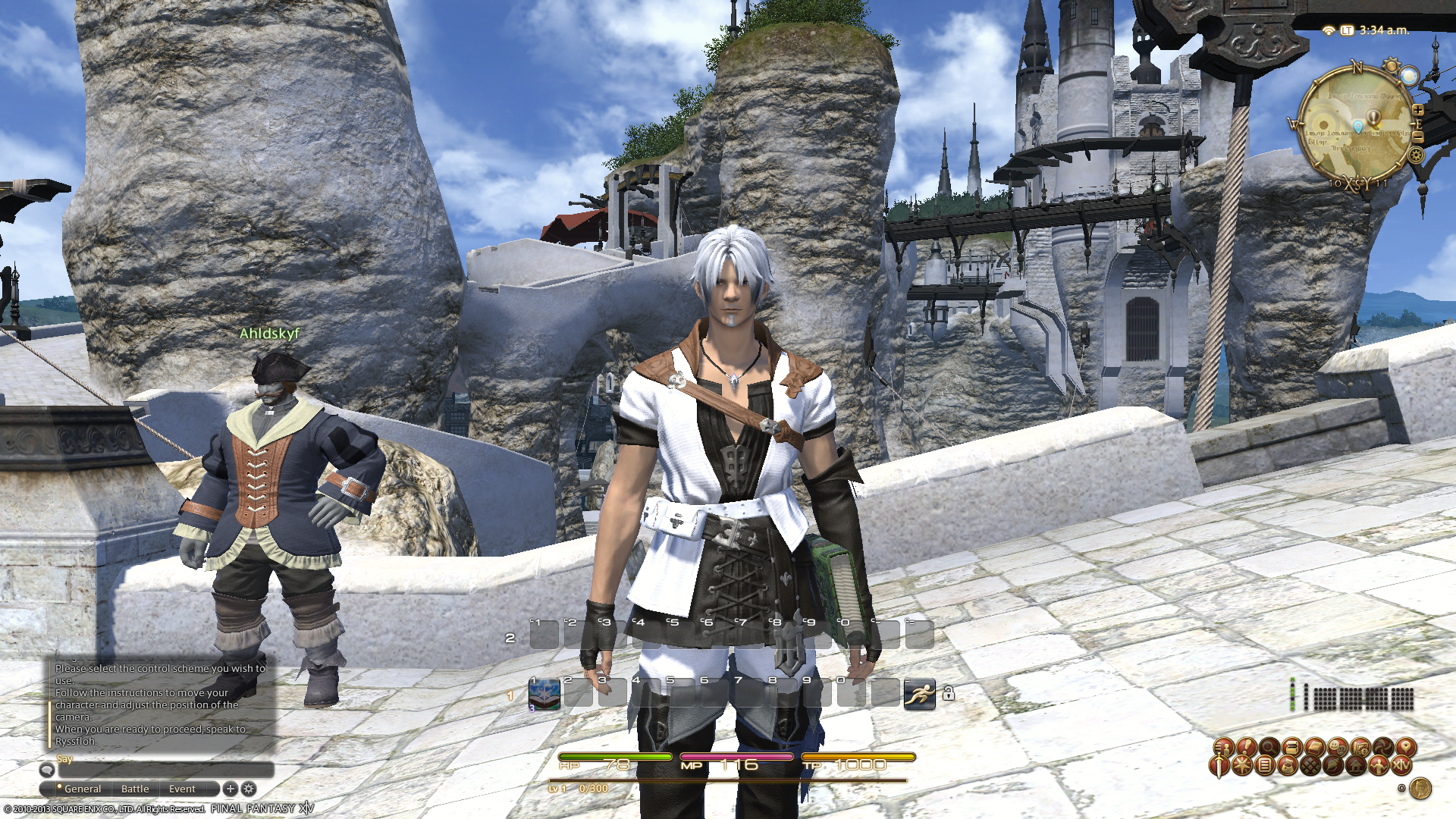Open minimap settings gear
Screen dimensions: 1456x819
1415,155
